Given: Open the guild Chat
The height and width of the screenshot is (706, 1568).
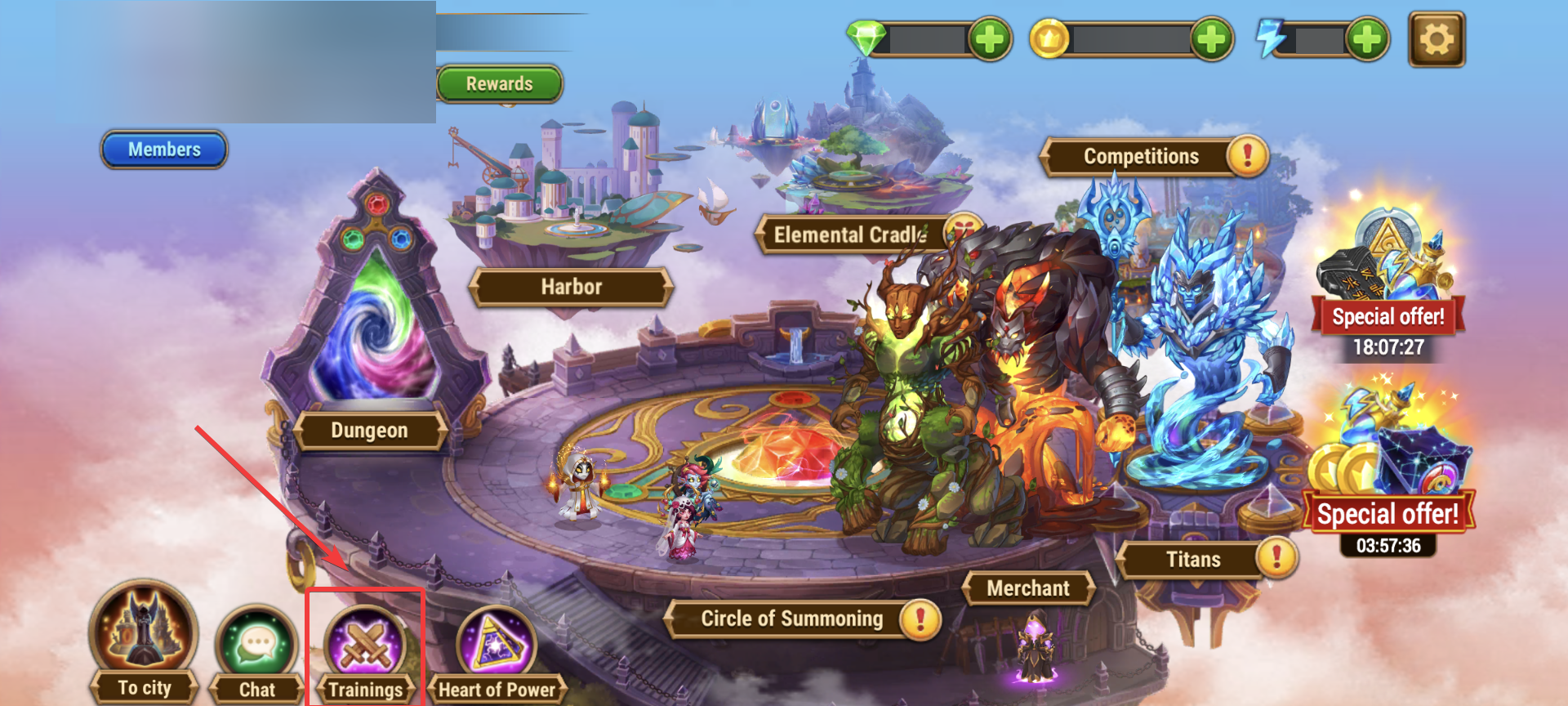Looking at the screenshot, I should coord(256,654).
